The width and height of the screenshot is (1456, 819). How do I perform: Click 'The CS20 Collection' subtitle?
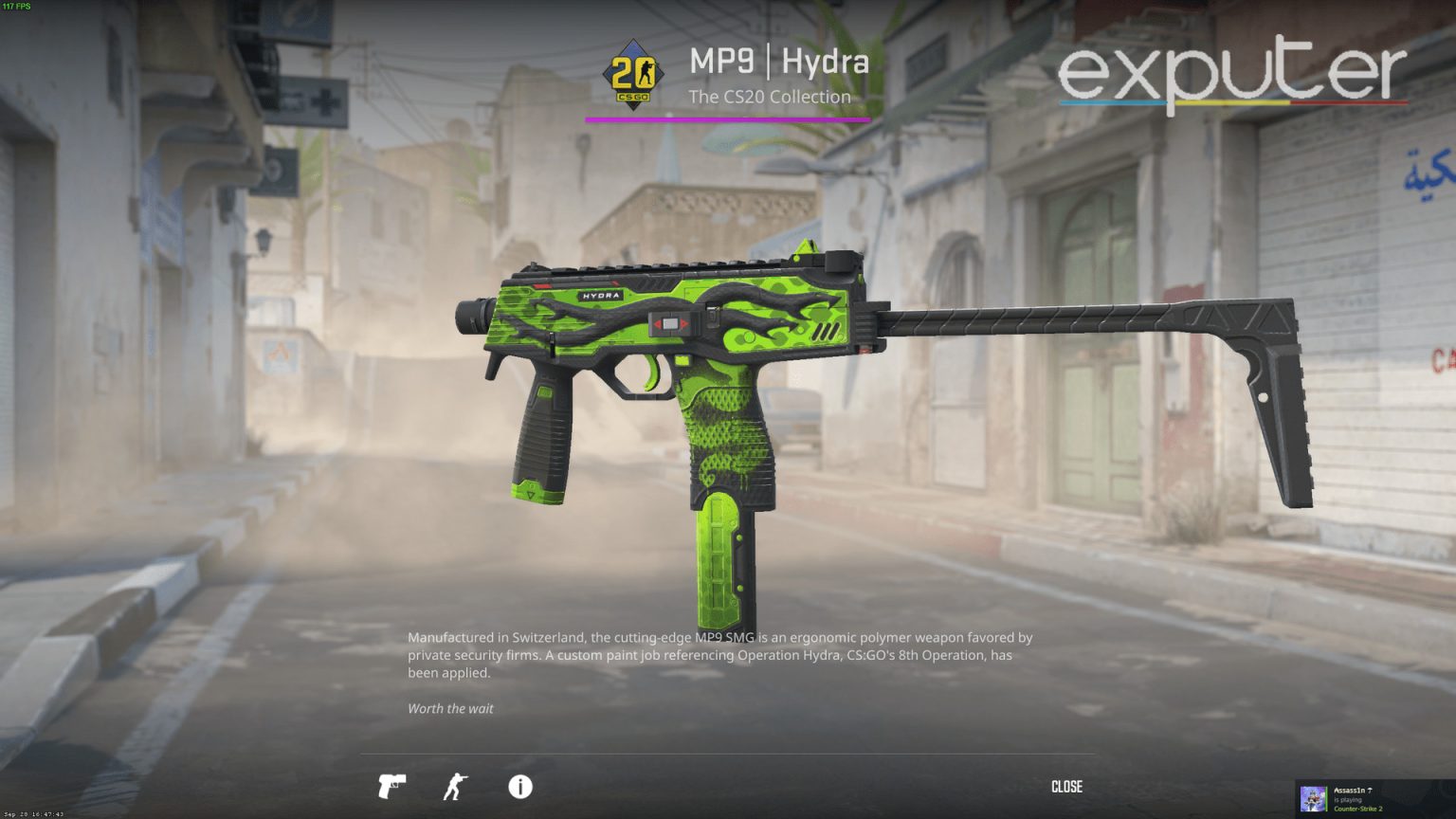pyautogui.click(x=769, y=97)
